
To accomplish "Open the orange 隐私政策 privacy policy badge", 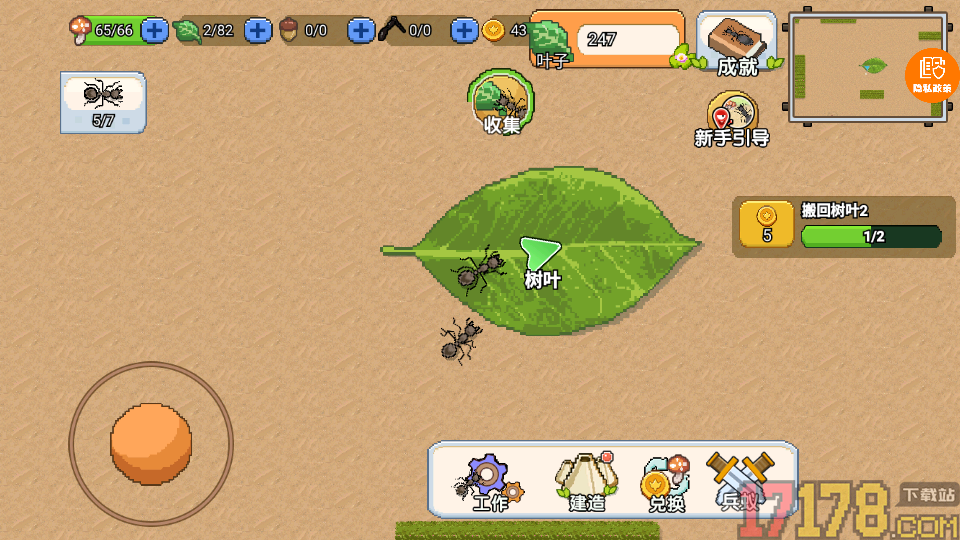I will [x=932, y=74].
